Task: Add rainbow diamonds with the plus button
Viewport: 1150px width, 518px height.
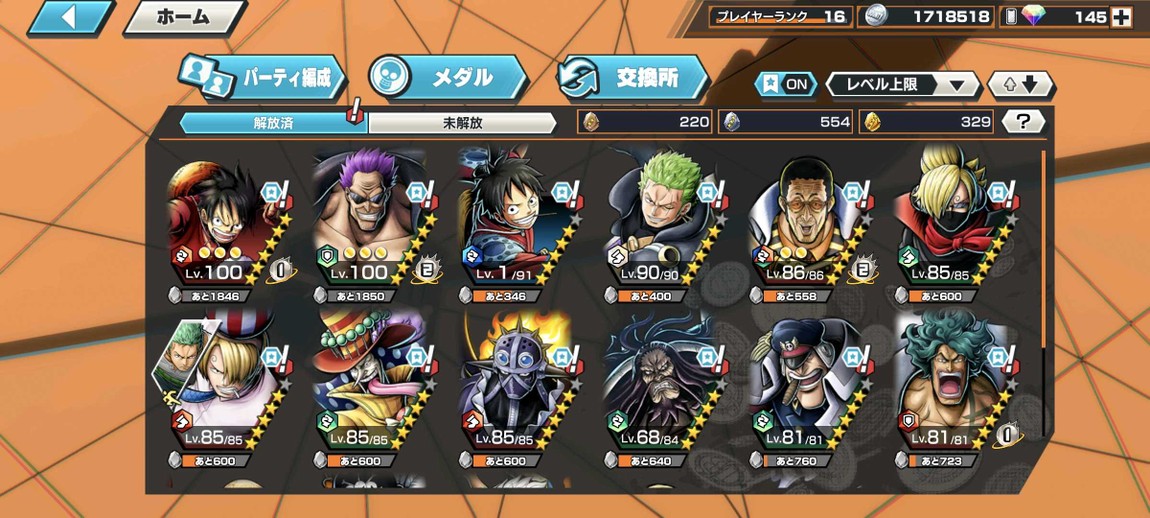Action: click(x=1123, y=17)
